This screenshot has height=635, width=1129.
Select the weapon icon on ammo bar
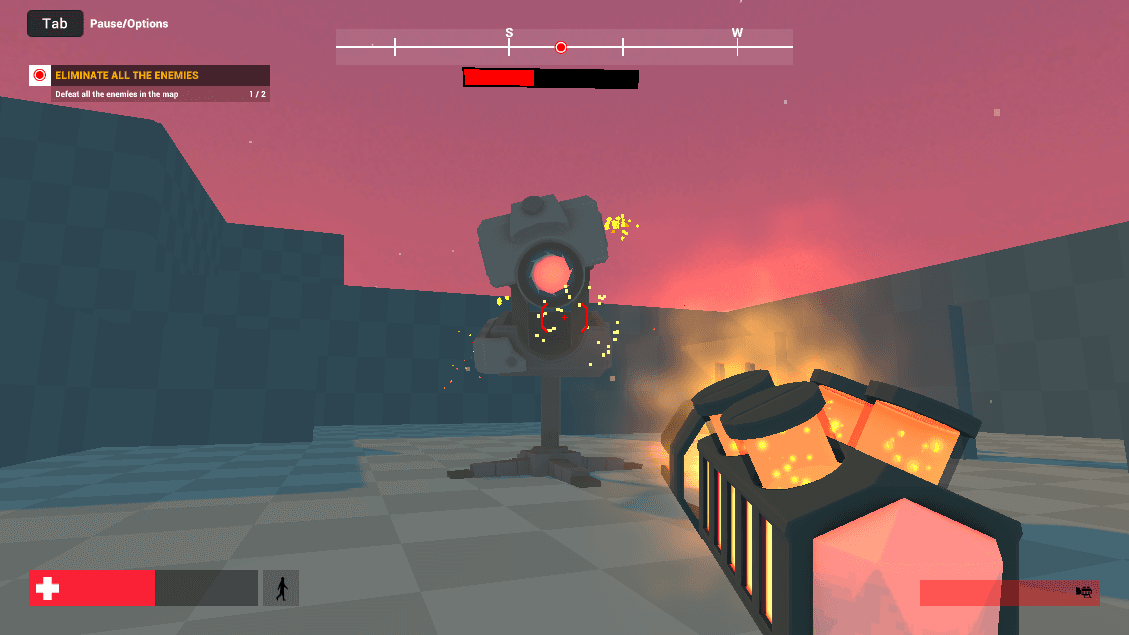click(1083, 592)
